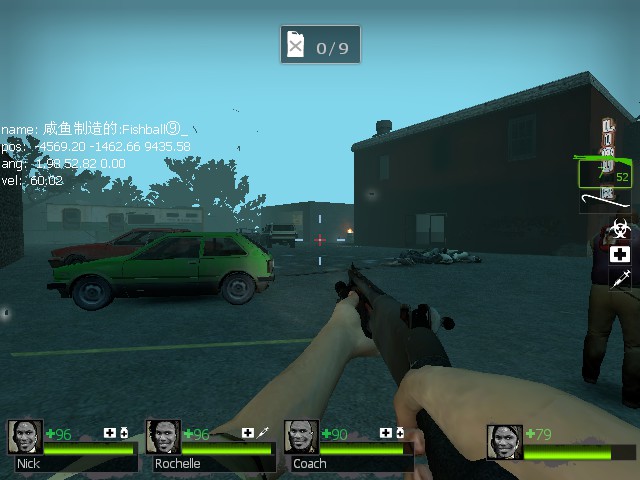Image resolution: width=640 pixels, height=480 pixels.
Task: Click the gas can objective counter
Action: [x=320, y=45]
